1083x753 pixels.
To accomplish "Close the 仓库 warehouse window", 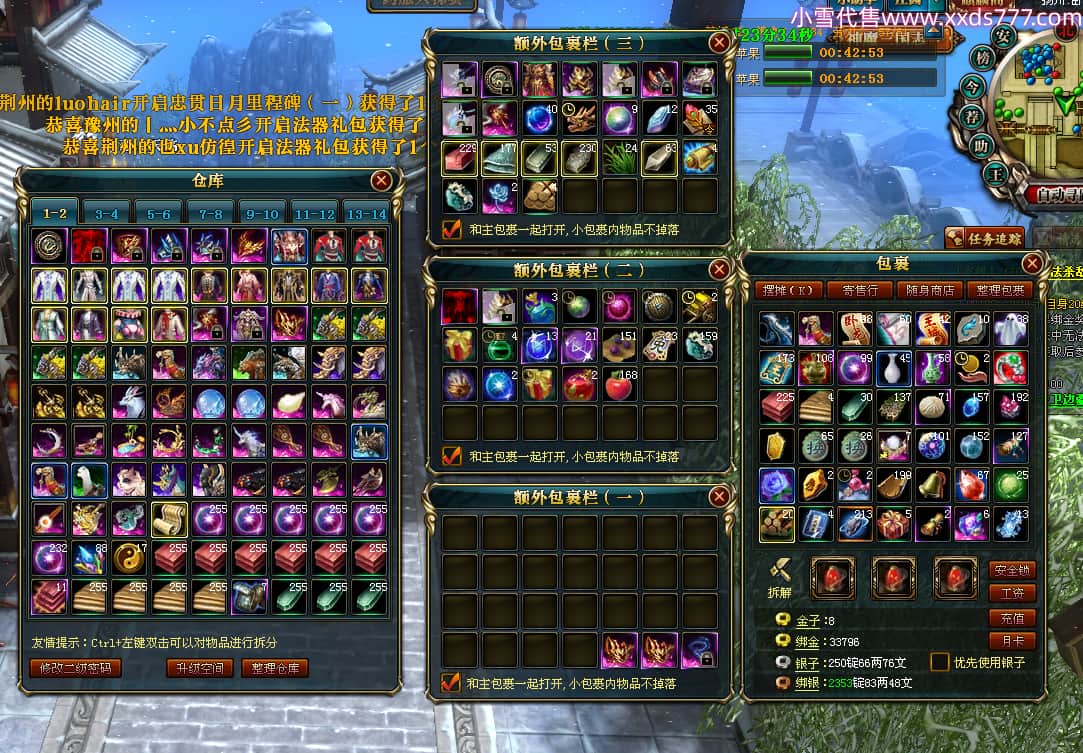I will click(x=381, y=180).
